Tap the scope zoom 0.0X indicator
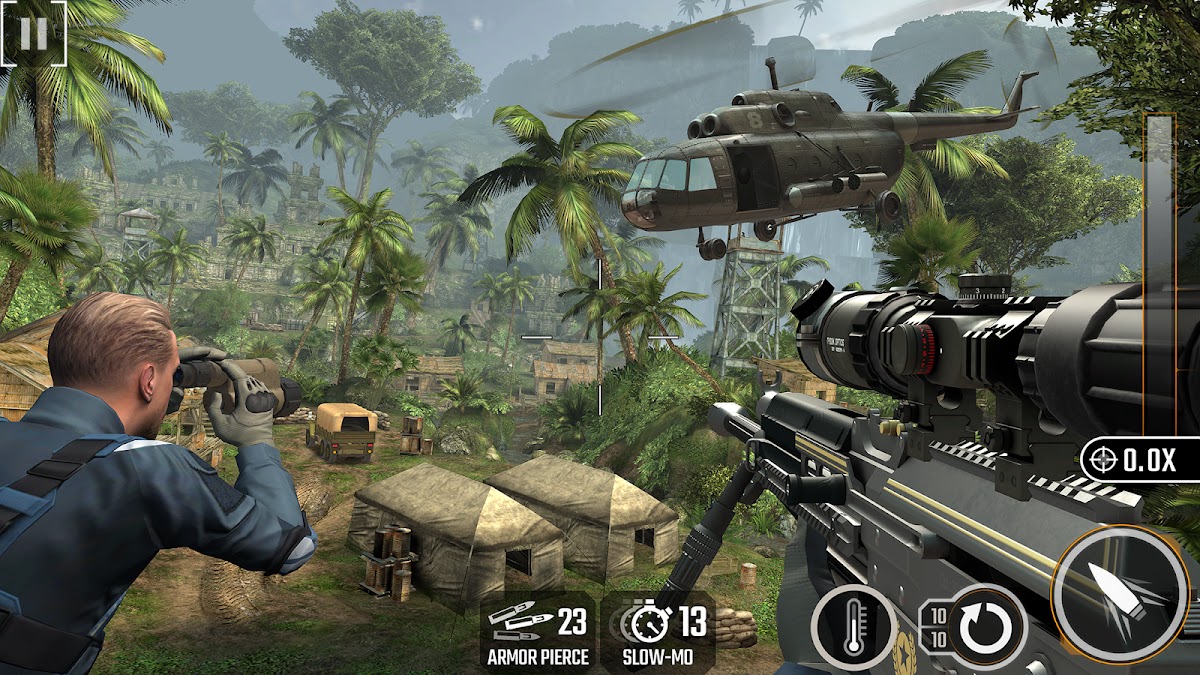Image resolution: width=1200 pixels, height=675 pixels. point(1139,460)
